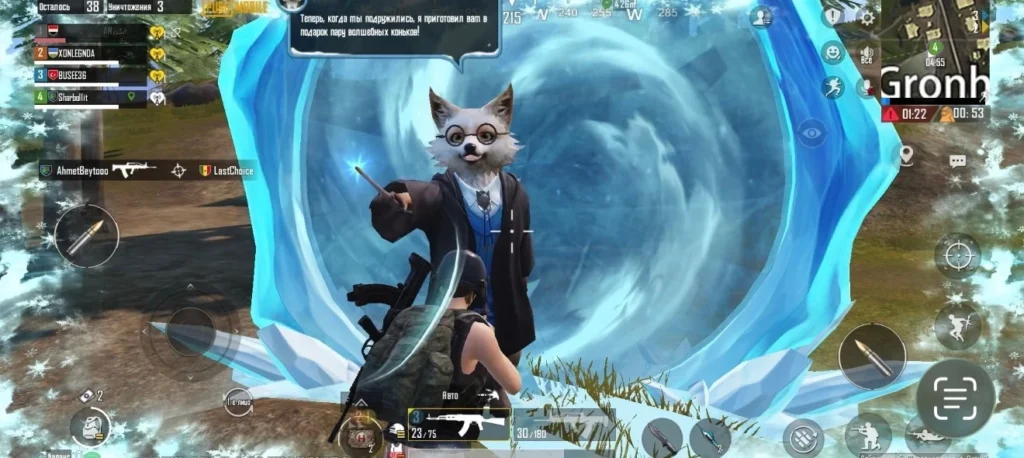This screenshot has height=458, width=1024.
Task: Open the settings gear icon
Action: (x=867, y=17)
